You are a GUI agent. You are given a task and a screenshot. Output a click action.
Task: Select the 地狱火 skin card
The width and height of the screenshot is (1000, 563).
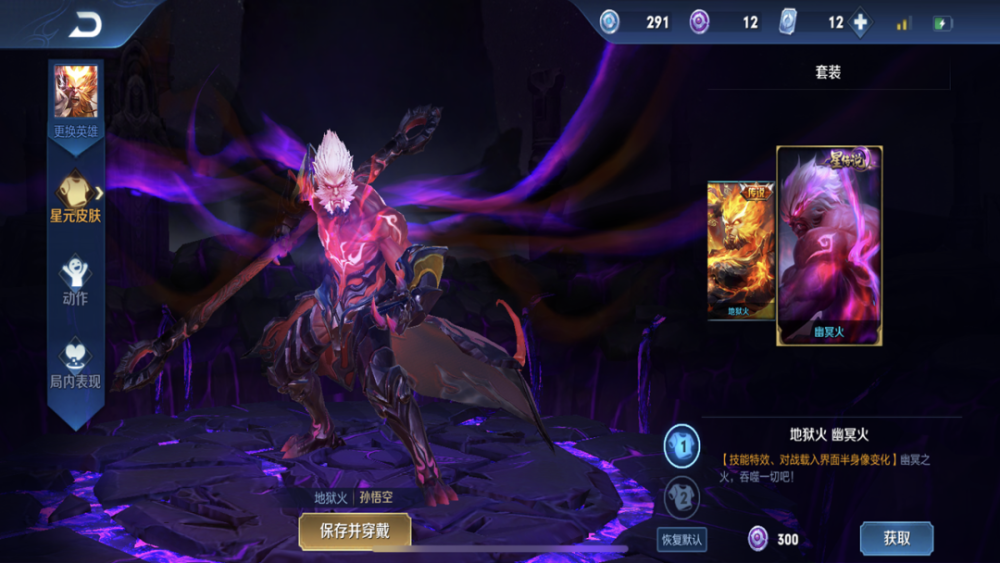coord(741,250)
